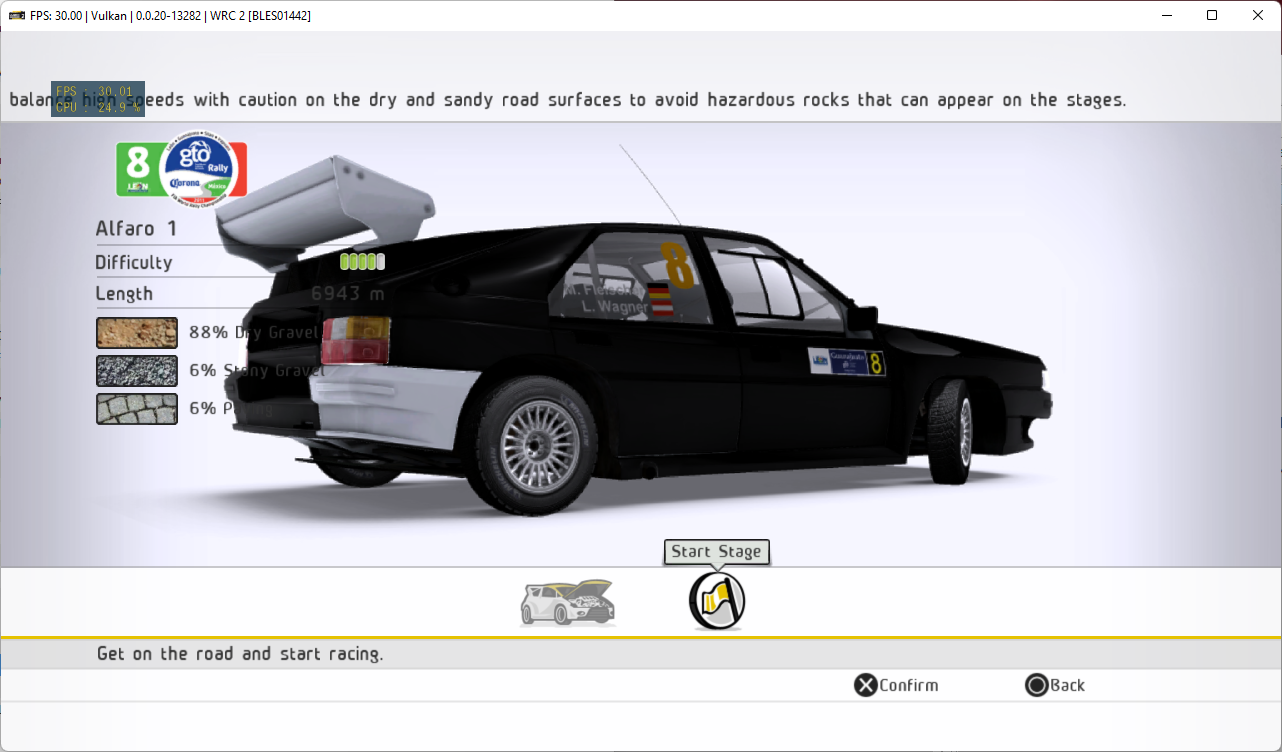Select the stage name Alfaro 1

point(135,228)
